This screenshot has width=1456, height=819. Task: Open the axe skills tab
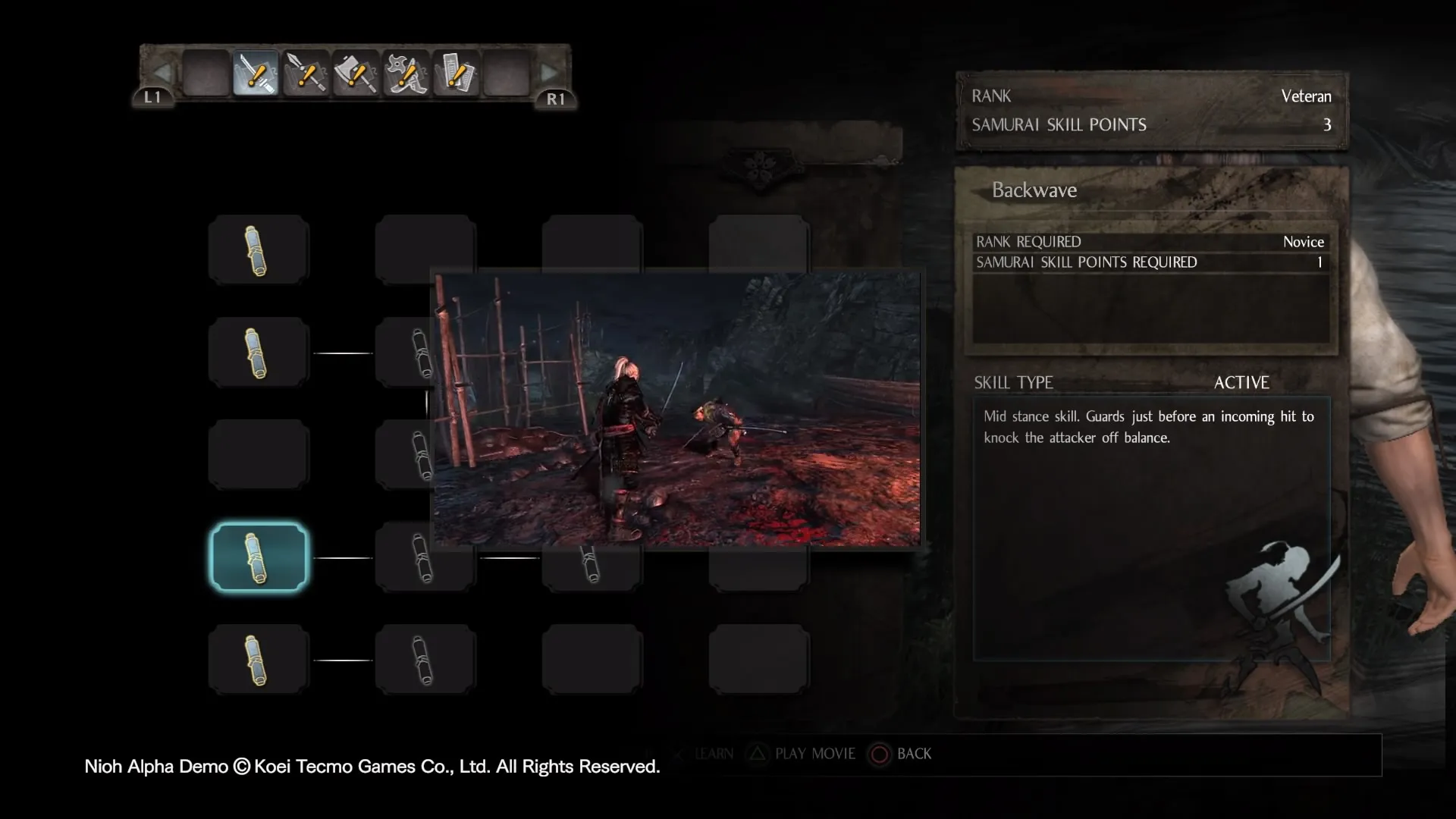356,74
